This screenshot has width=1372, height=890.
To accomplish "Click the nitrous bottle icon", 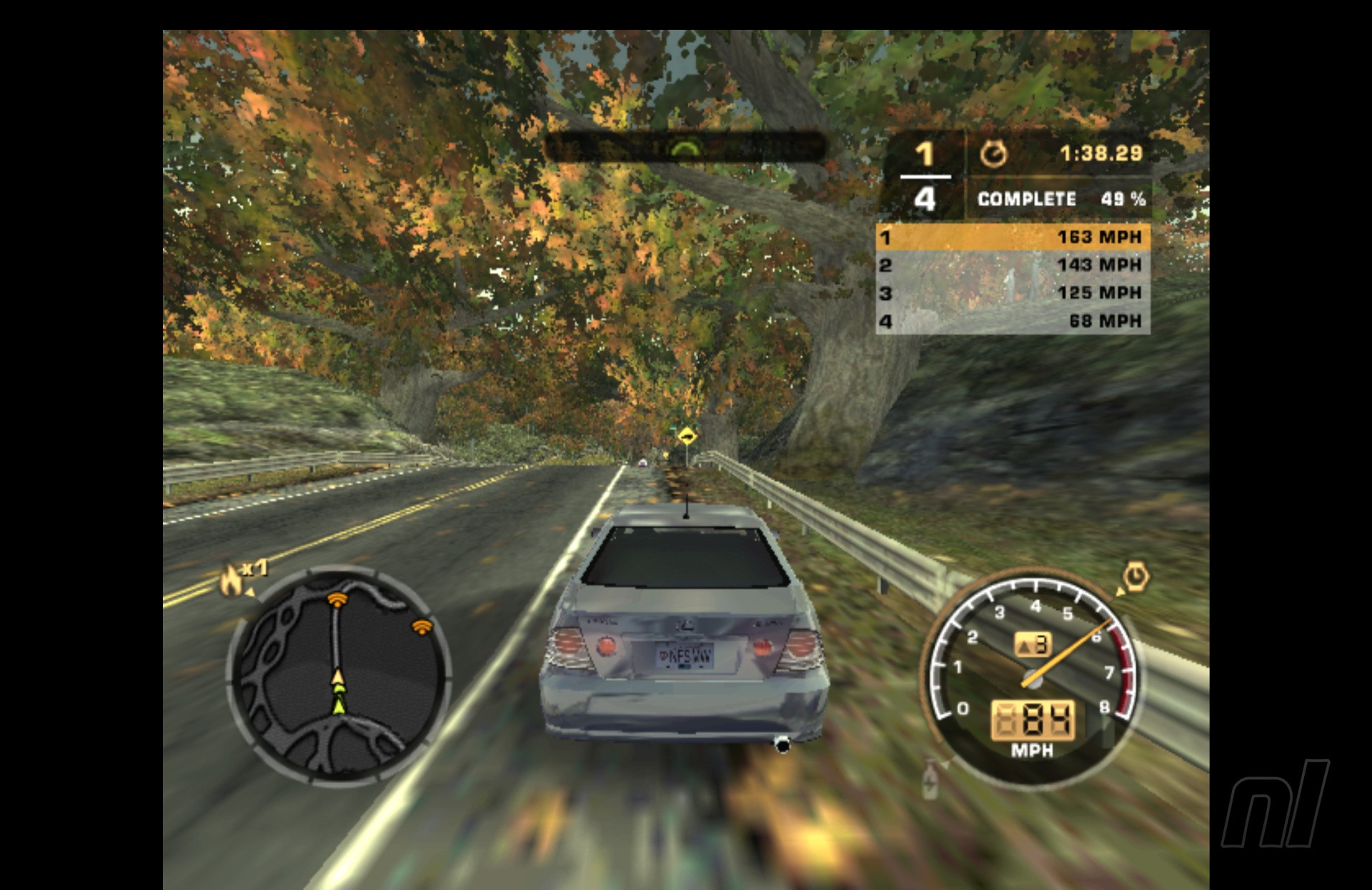I will (930, 780).
